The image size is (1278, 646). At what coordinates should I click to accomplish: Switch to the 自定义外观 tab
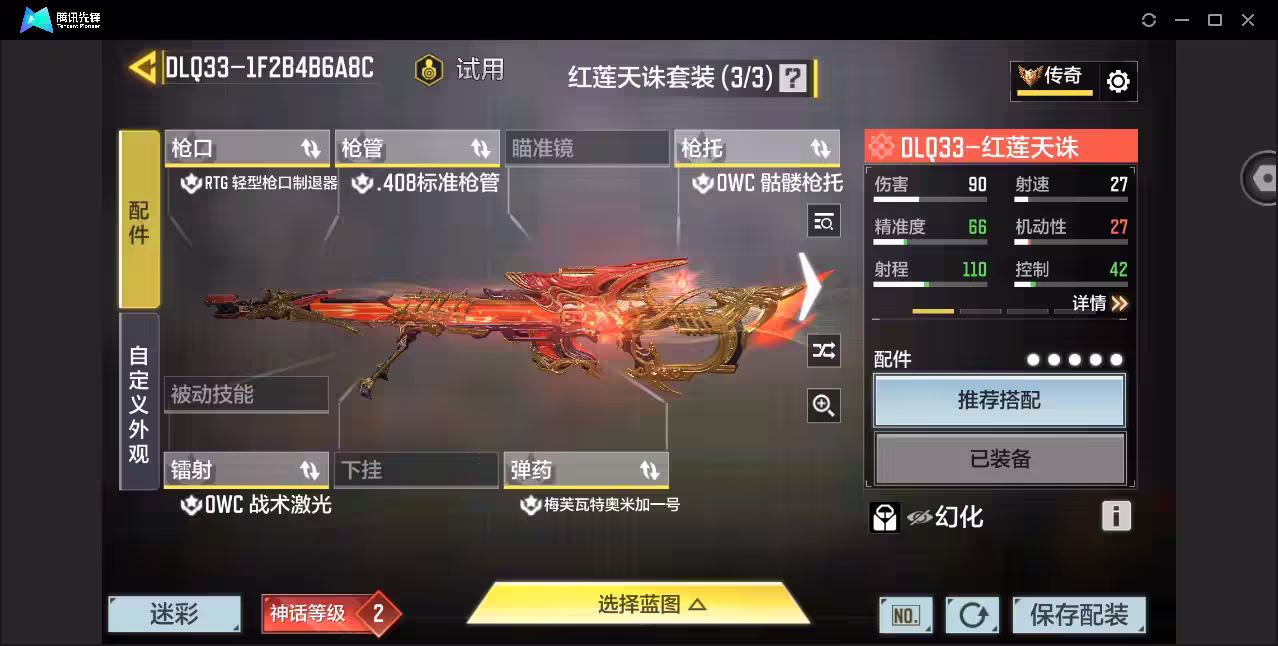coord(139,402)
